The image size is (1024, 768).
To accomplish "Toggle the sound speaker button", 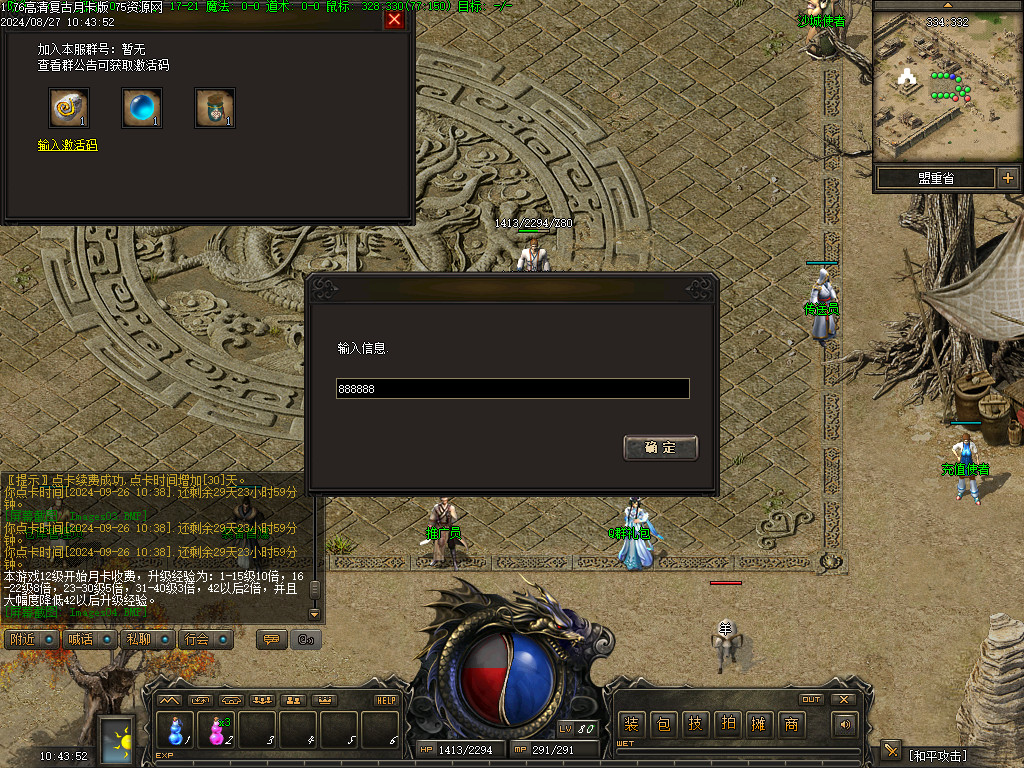I will [846, 725].
